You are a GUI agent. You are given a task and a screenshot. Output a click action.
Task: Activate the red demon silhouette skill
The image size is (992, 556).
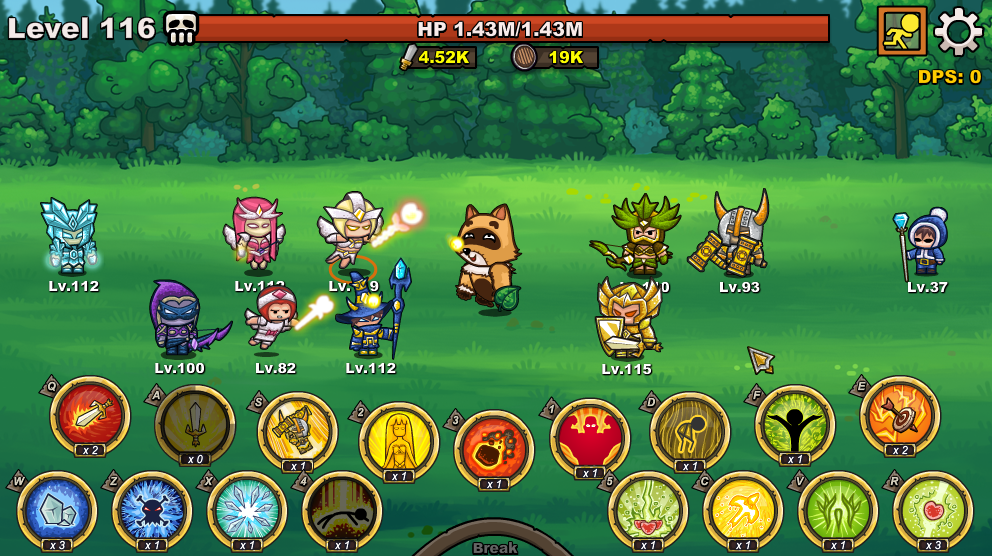point(590,438)
